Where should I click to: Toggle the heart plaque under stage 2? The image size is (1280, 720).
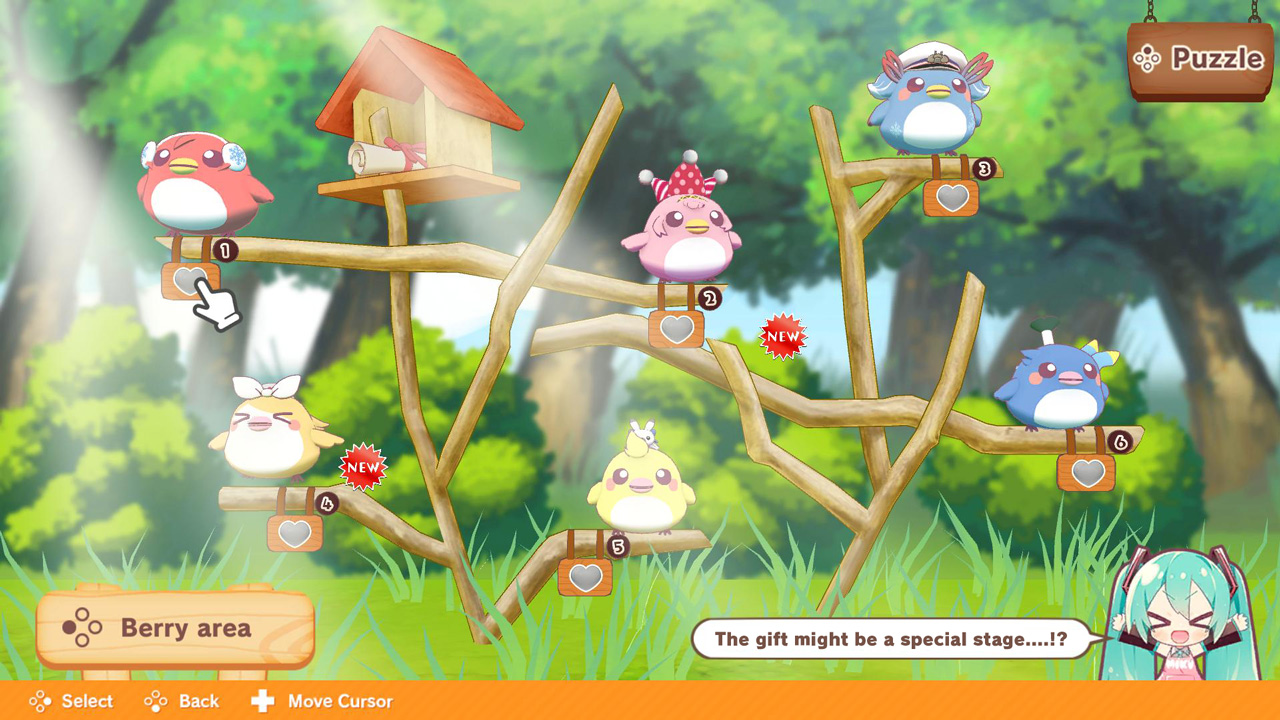click(677, 327)
